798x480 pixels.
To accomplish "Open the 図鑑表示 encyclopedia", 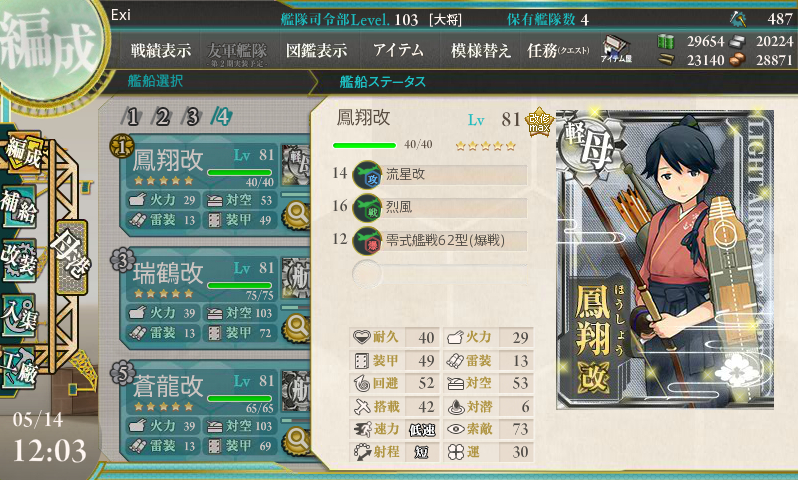I will [x=316, y=50].
